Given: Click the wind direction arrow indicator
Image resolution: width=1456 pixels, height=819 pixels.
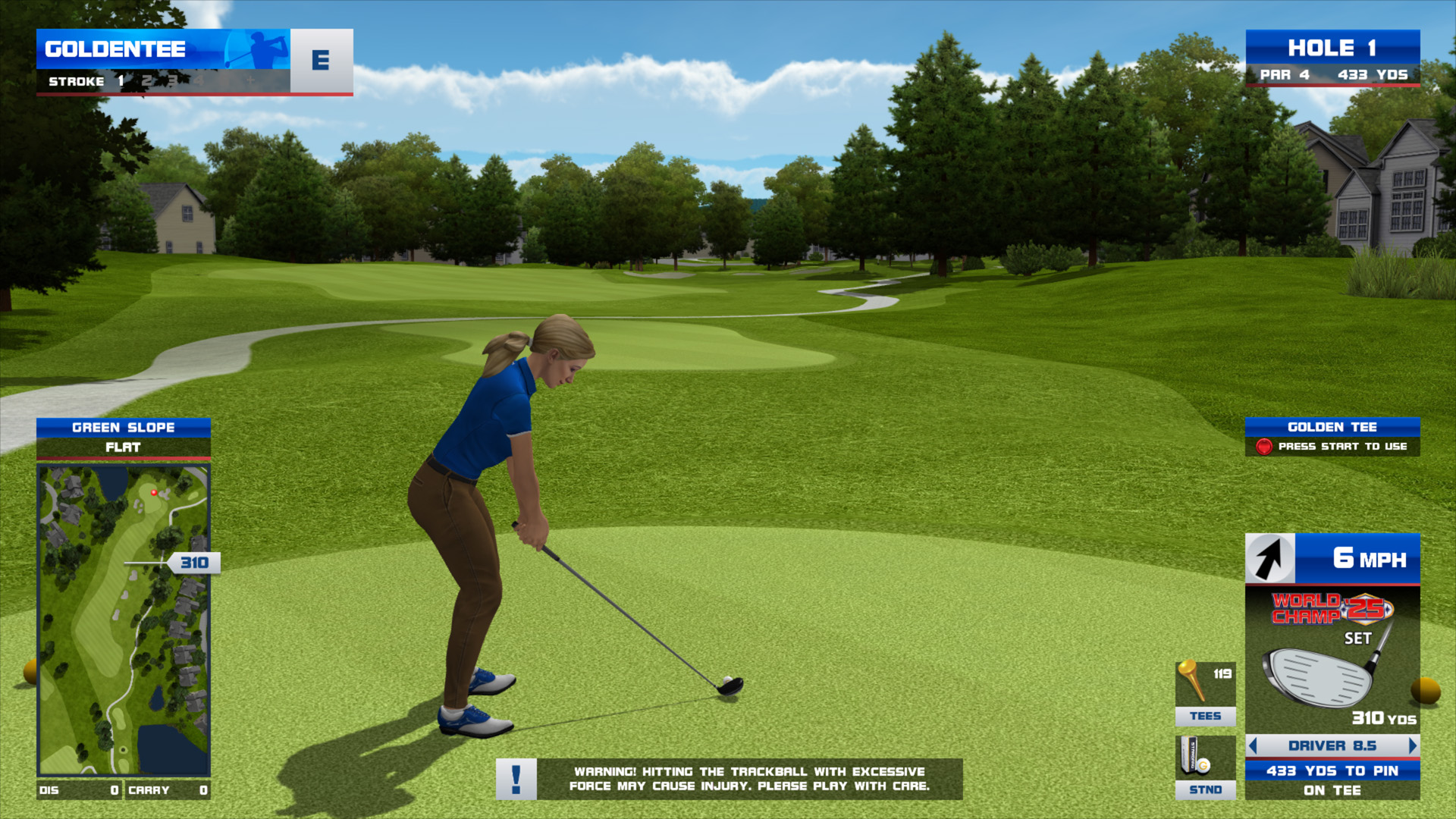Looking at the screenshot, I should click(x=1270, y=559).
